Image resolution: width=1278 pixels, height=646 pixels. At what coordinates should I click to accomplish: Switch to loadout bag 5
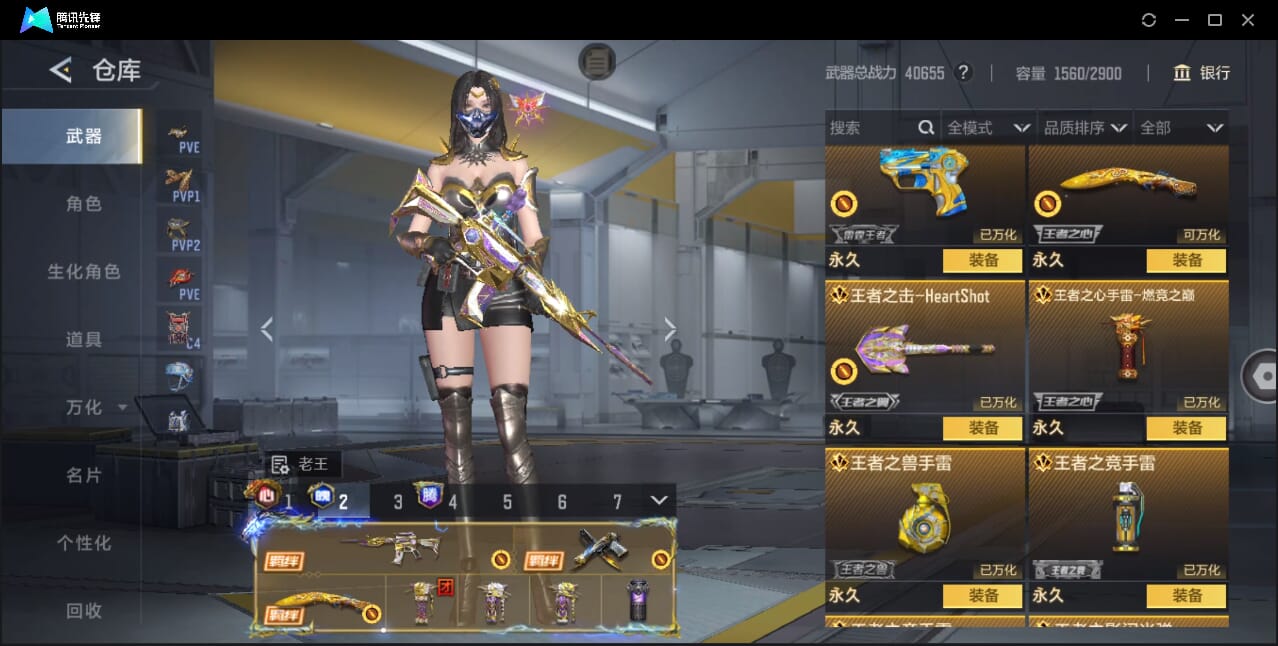tap(507, 502)
